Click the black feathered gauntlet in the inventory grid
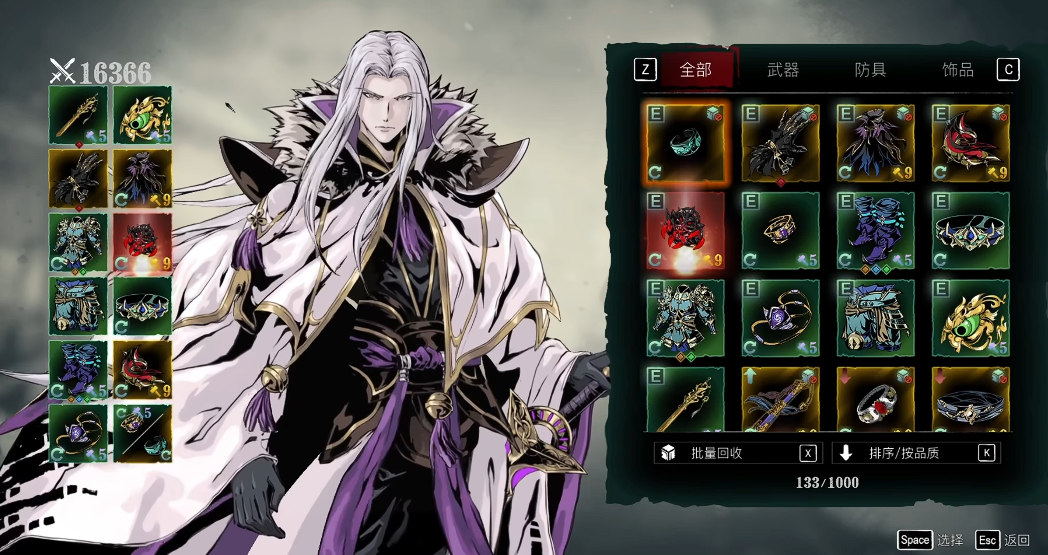1048x555 pixels. coord(780,142)
